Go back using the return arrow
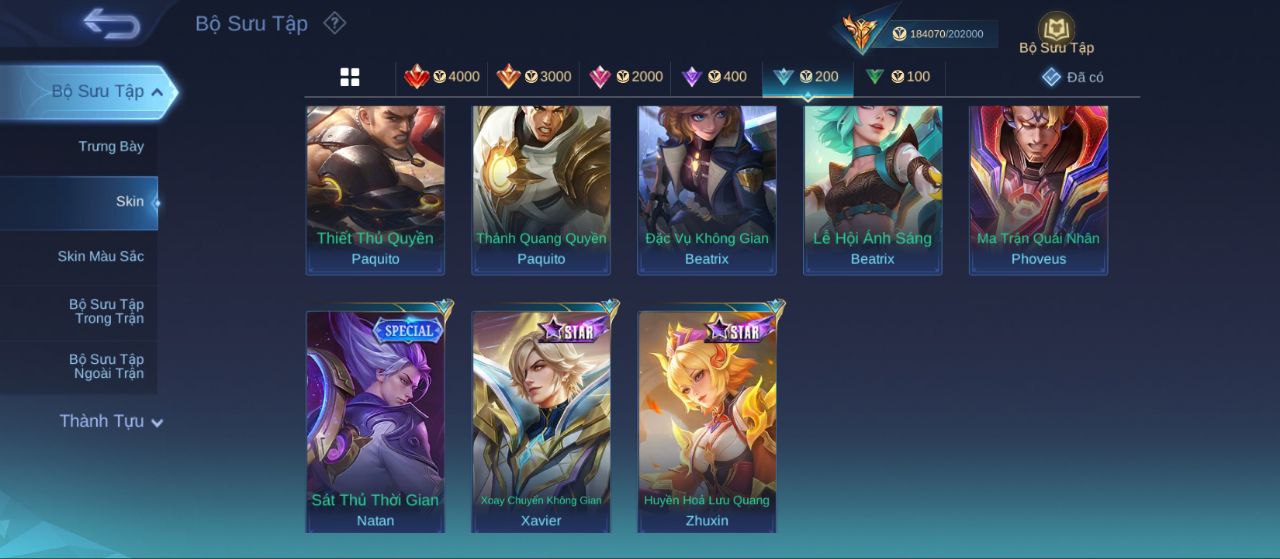Viewport: 1280px width, 559px height. coord(111,23)
